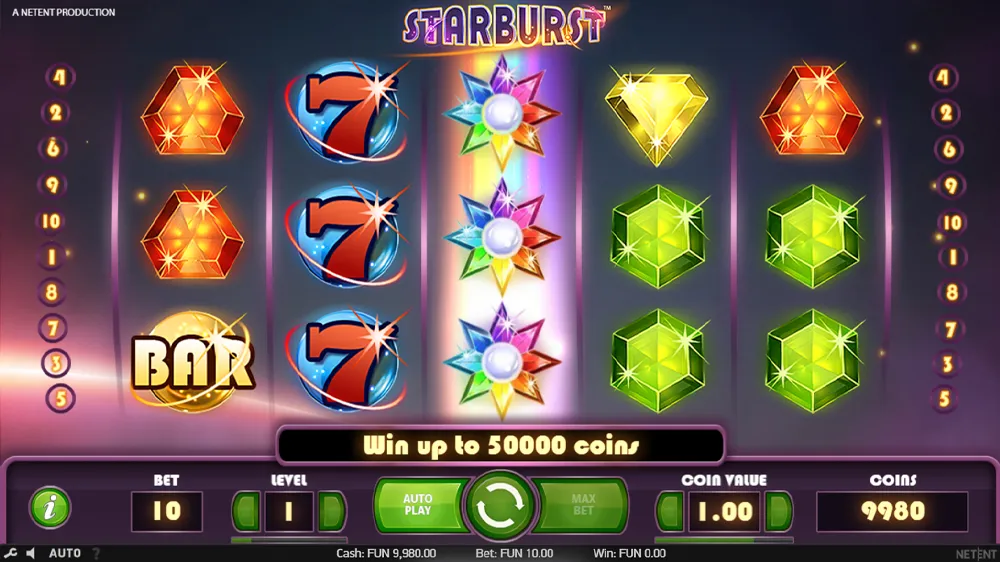The width and height of the screenshot is (1000, 562).
Task: Open the paytable info button
Action: click(49, 508)
